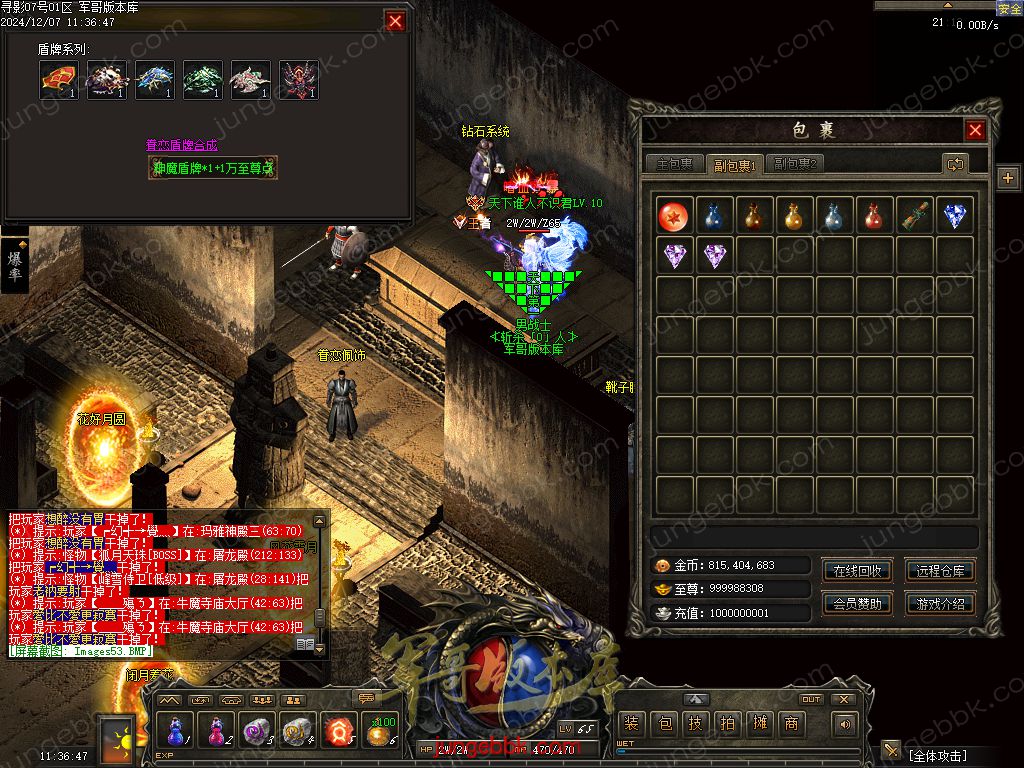This screenshot has width=1024, height=768.
Task: Open 在线回收 online recycling
Action: [x=857, y=571]
